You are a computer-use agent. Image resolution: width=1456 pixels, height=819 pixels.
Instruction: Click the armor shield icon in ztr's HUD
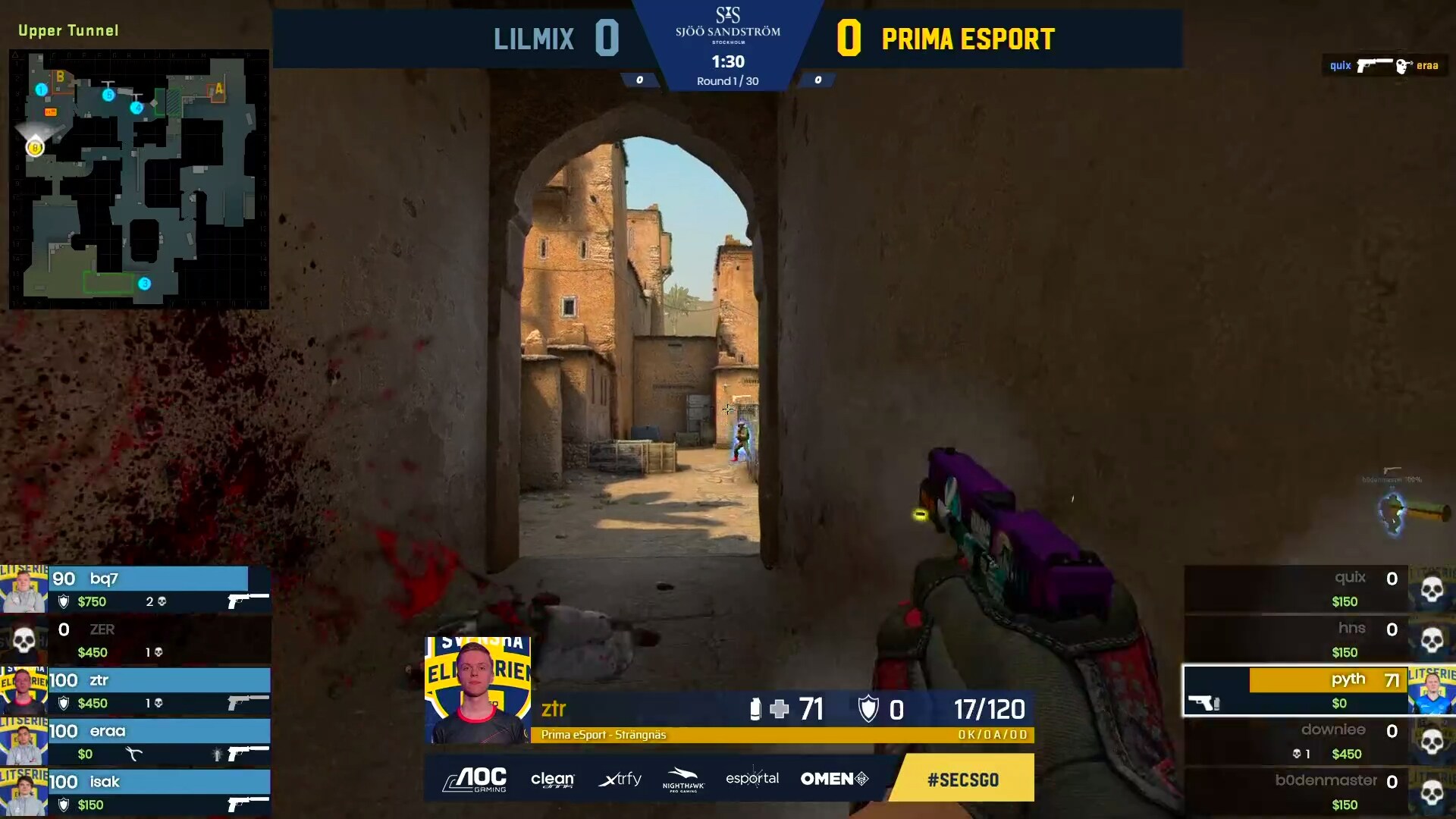(x=869, y=710)
